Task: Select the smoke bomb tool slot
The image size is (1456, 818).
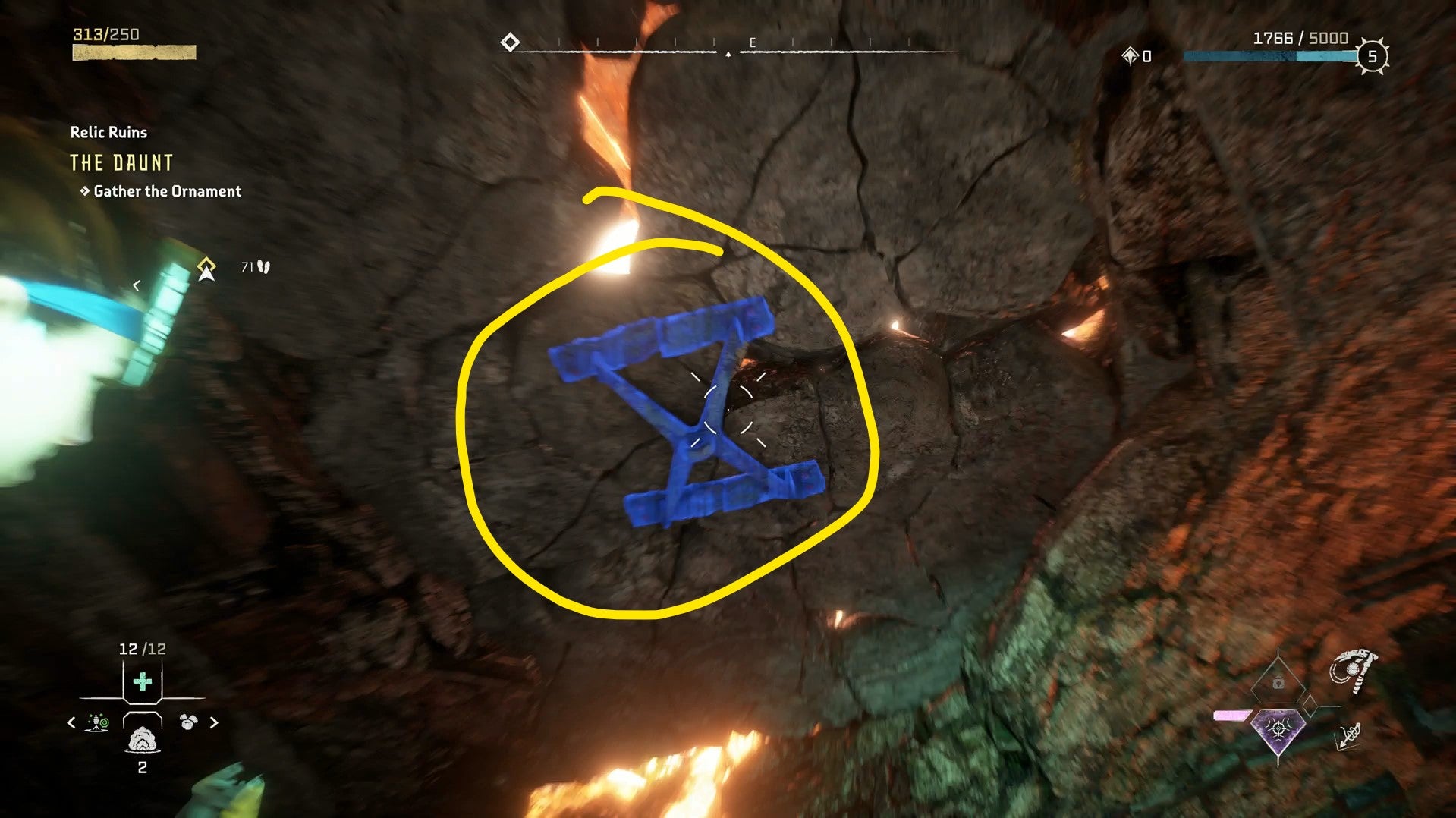Action: coord(142,738)
